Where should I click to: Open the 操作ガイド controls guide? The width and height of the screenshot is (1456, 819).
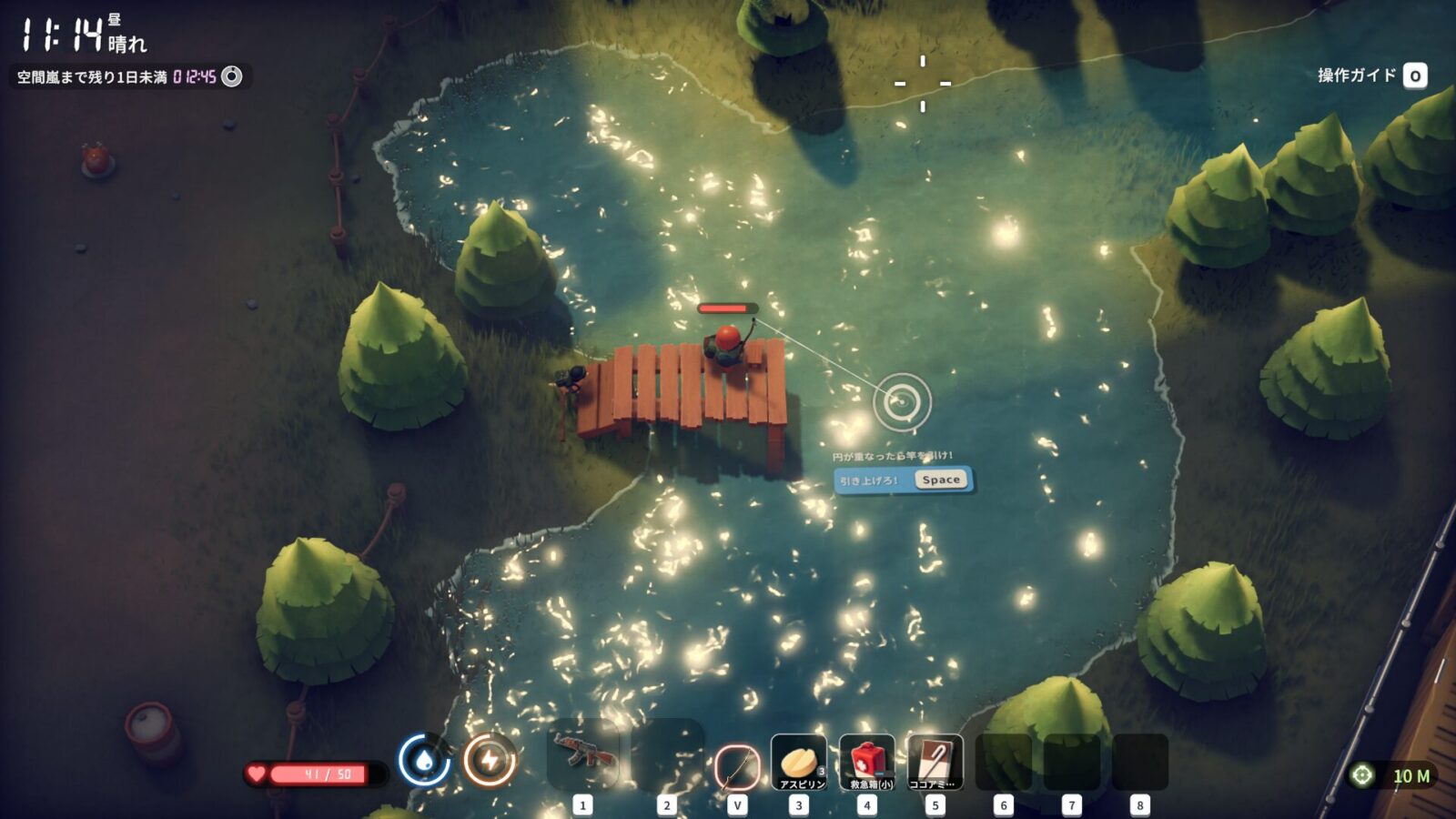point(1371,76)
